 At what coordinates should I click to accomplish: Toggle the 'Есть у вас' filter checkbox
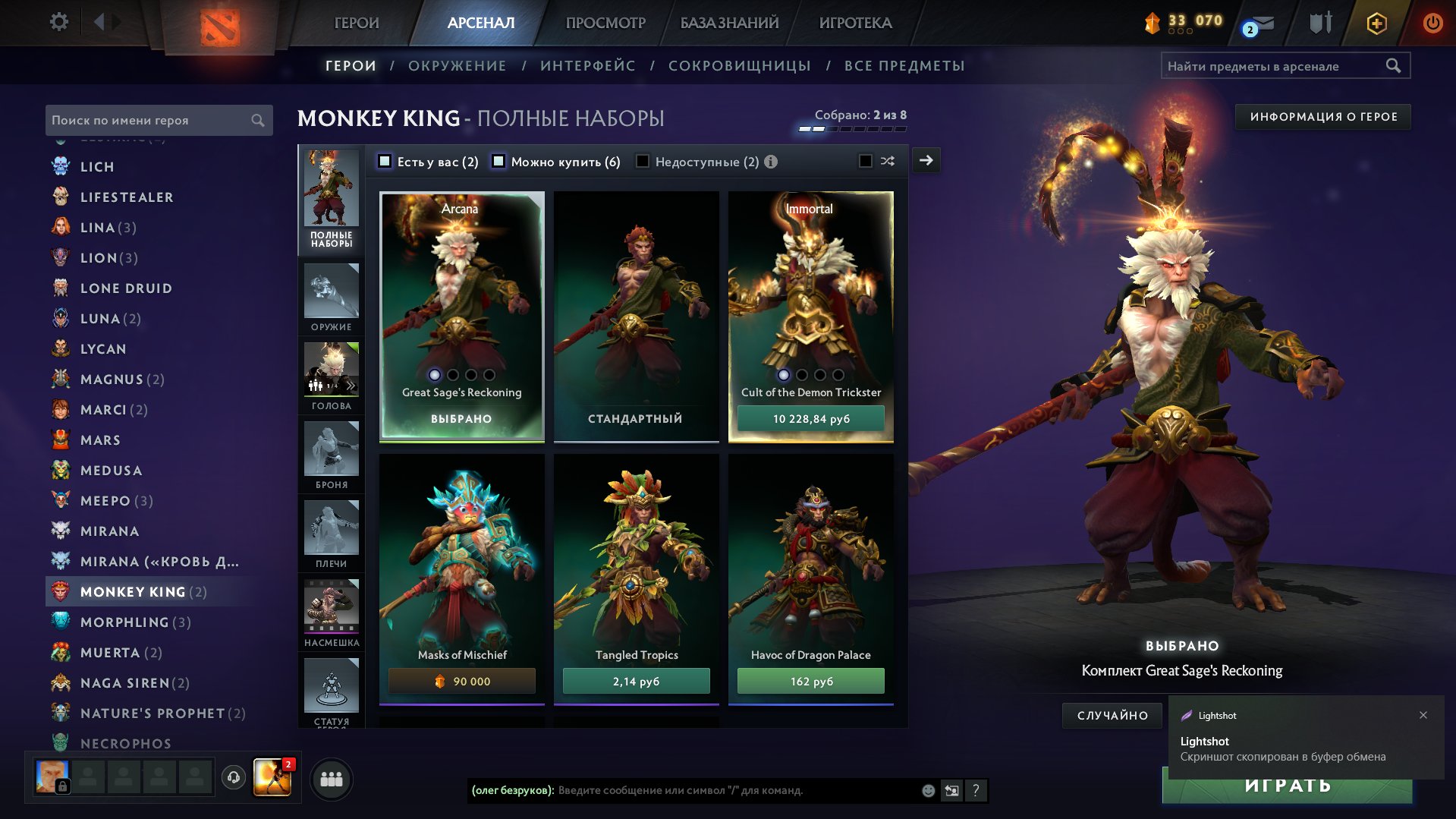385,161
